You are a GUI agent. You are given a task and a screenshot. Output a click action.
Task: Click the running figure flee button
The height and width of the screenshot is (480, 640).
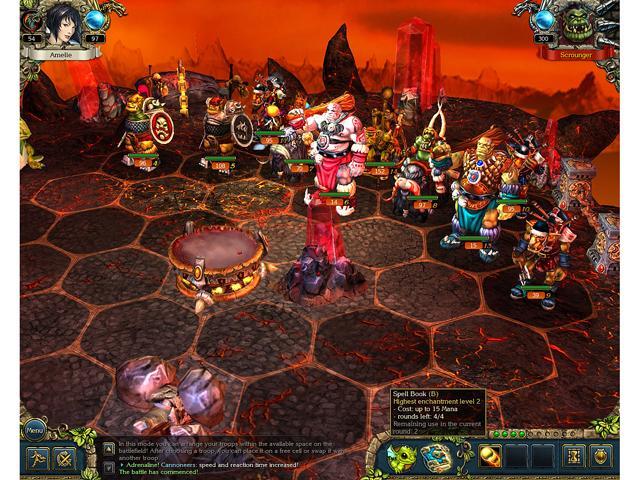(34, 460)
